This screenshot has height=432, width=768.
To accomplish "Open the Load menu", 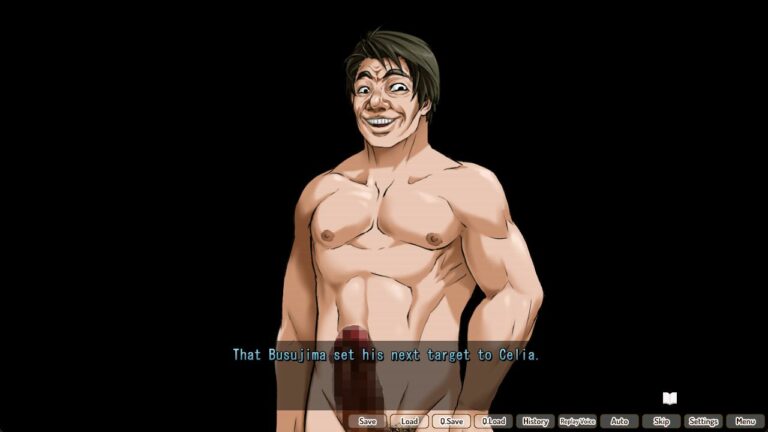I will click(x=409, y=421).
